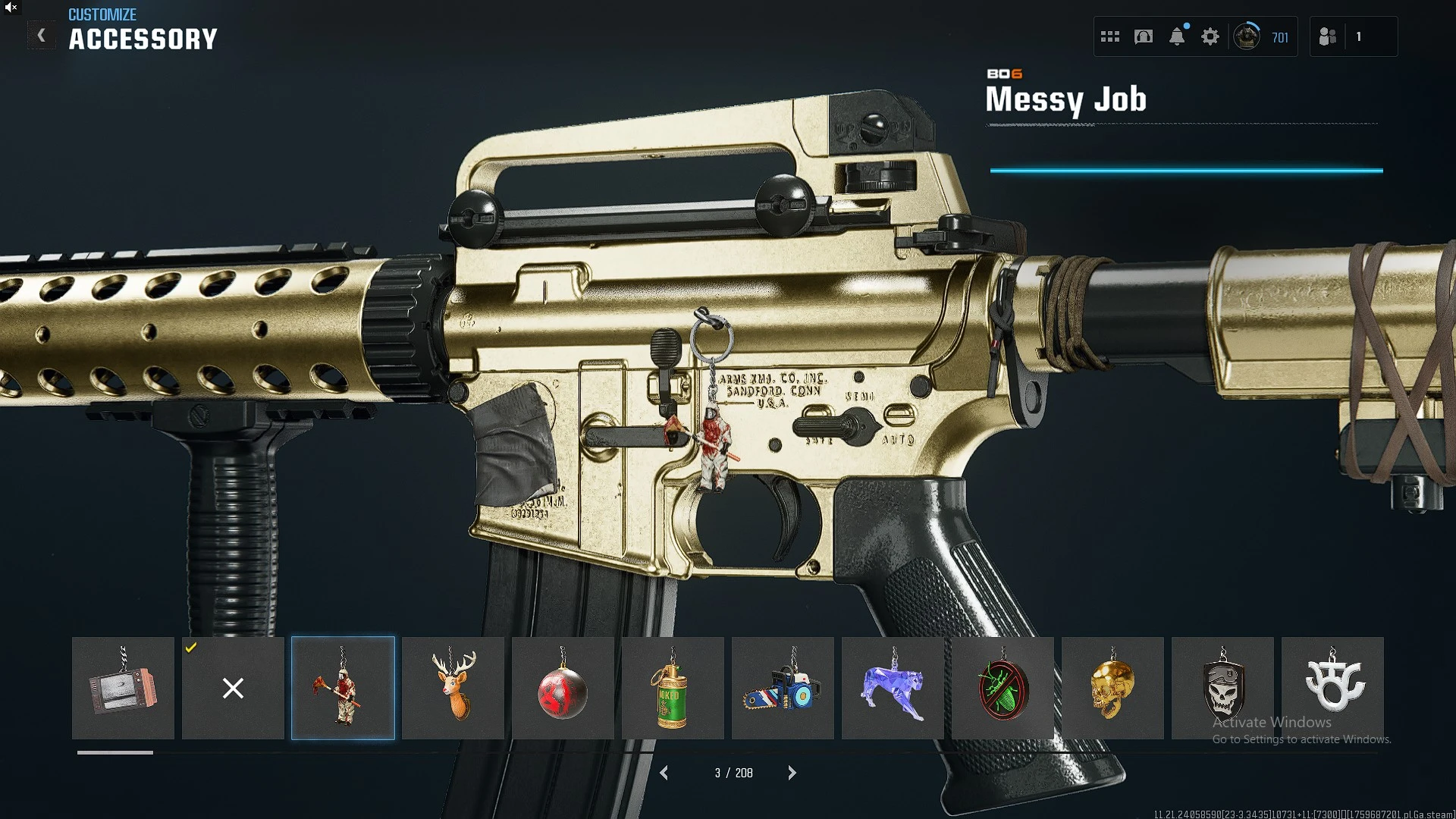This screenshot has height=819, width=1456.
Task: Choose the X no-accessory slot
Action: click(x=233, y=688)
